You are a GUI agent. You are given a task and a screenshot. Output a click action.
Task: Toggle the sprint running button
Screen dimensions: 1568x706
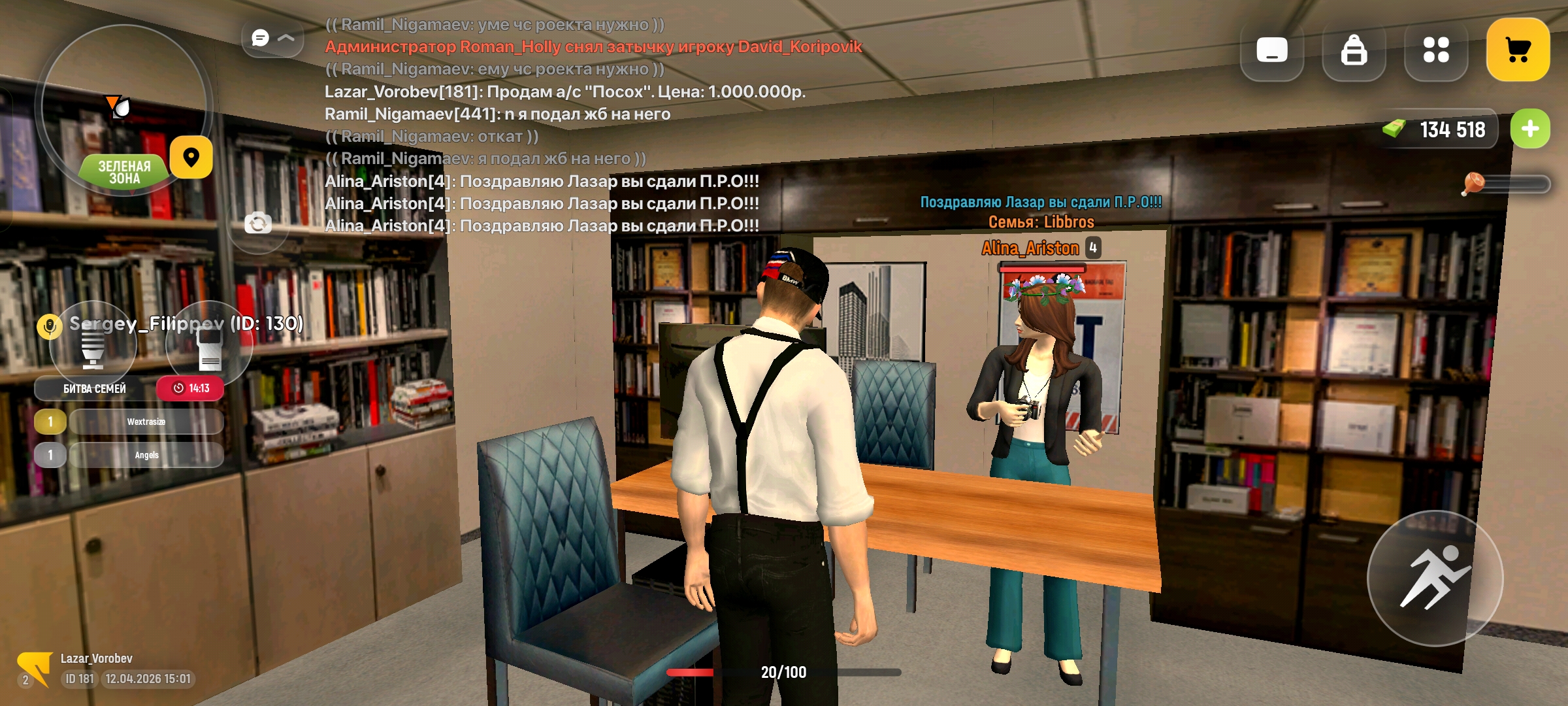pos(1435,578)
